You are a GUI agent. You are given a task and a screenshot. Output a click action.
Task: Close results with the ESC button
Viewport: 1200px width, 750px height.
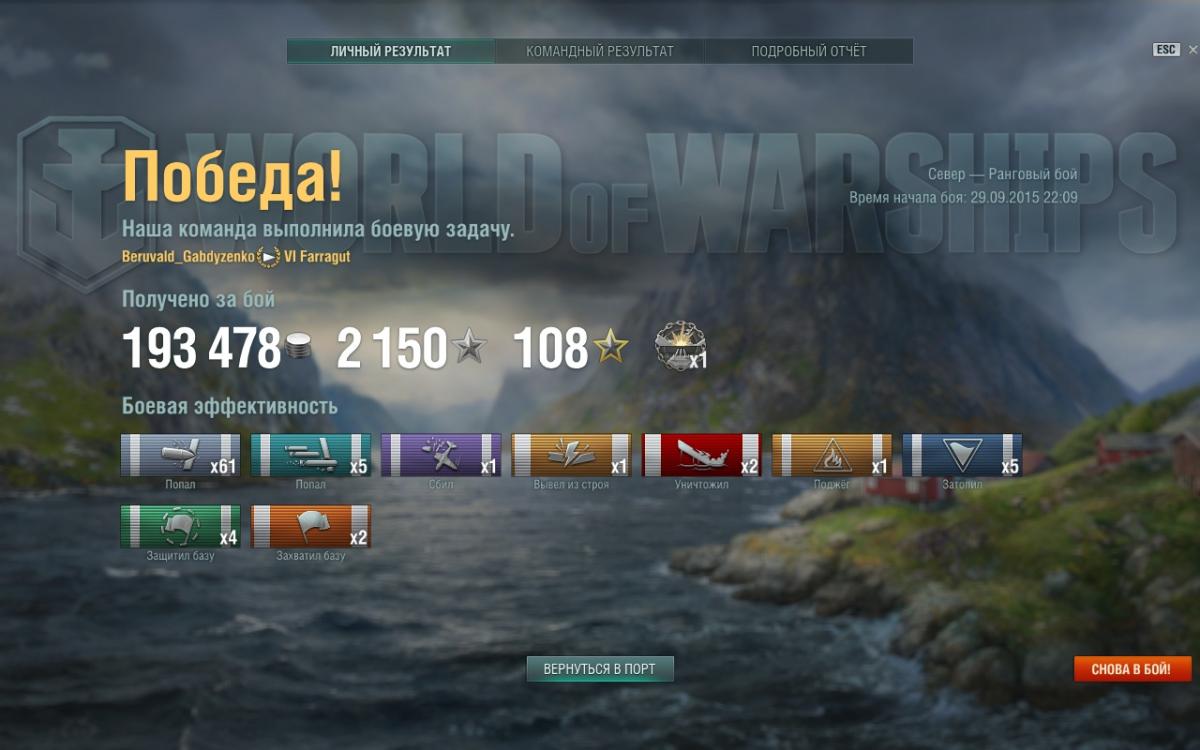(x=1166, y=50)
